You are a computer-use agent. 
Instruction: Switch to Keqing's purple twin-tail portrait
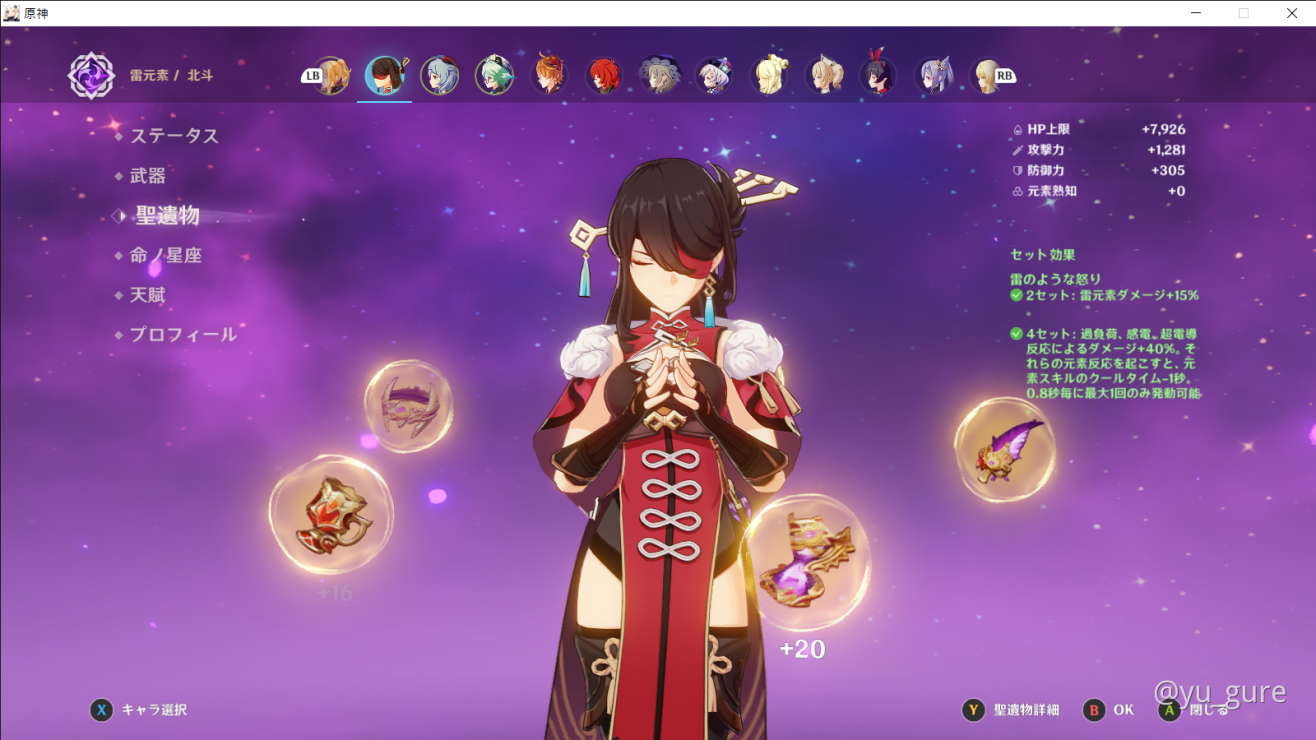click(934, 76)
